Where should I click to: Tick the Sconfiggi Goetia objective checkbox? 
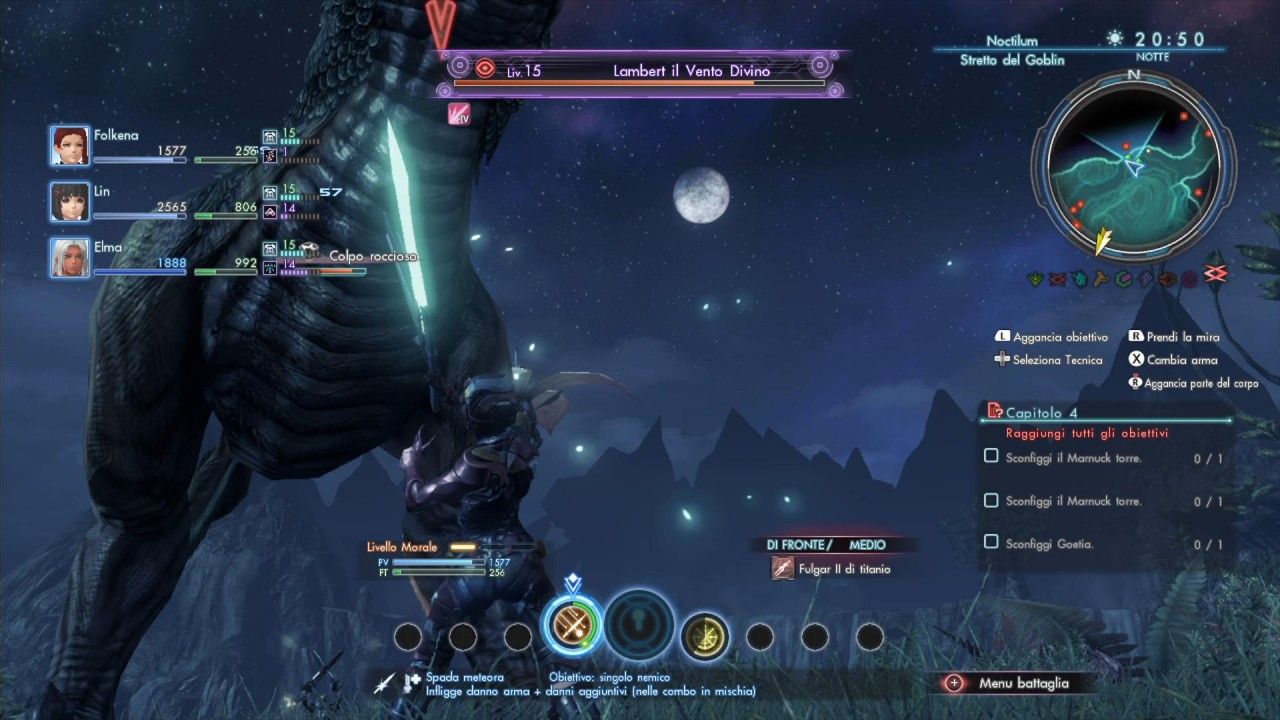(x=991, y=542)
